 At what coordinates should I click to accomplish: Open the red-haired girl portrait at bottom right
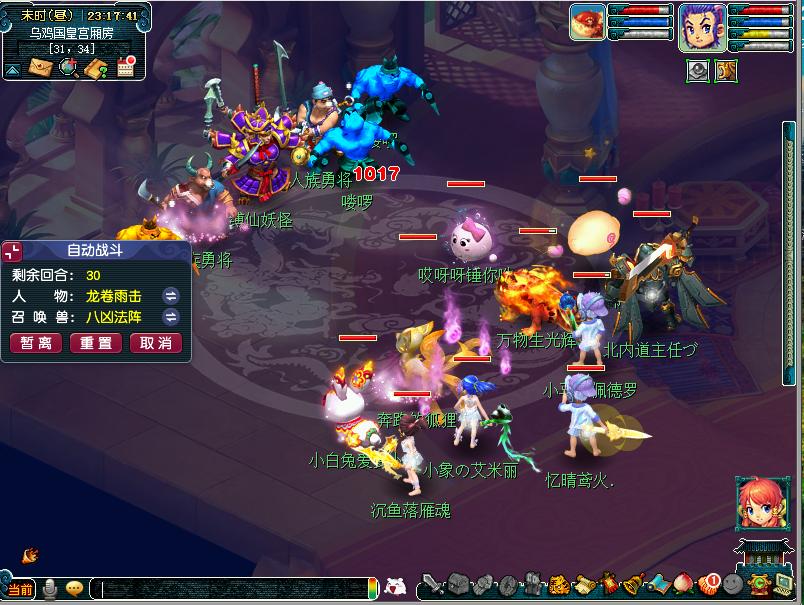point(755,503)
